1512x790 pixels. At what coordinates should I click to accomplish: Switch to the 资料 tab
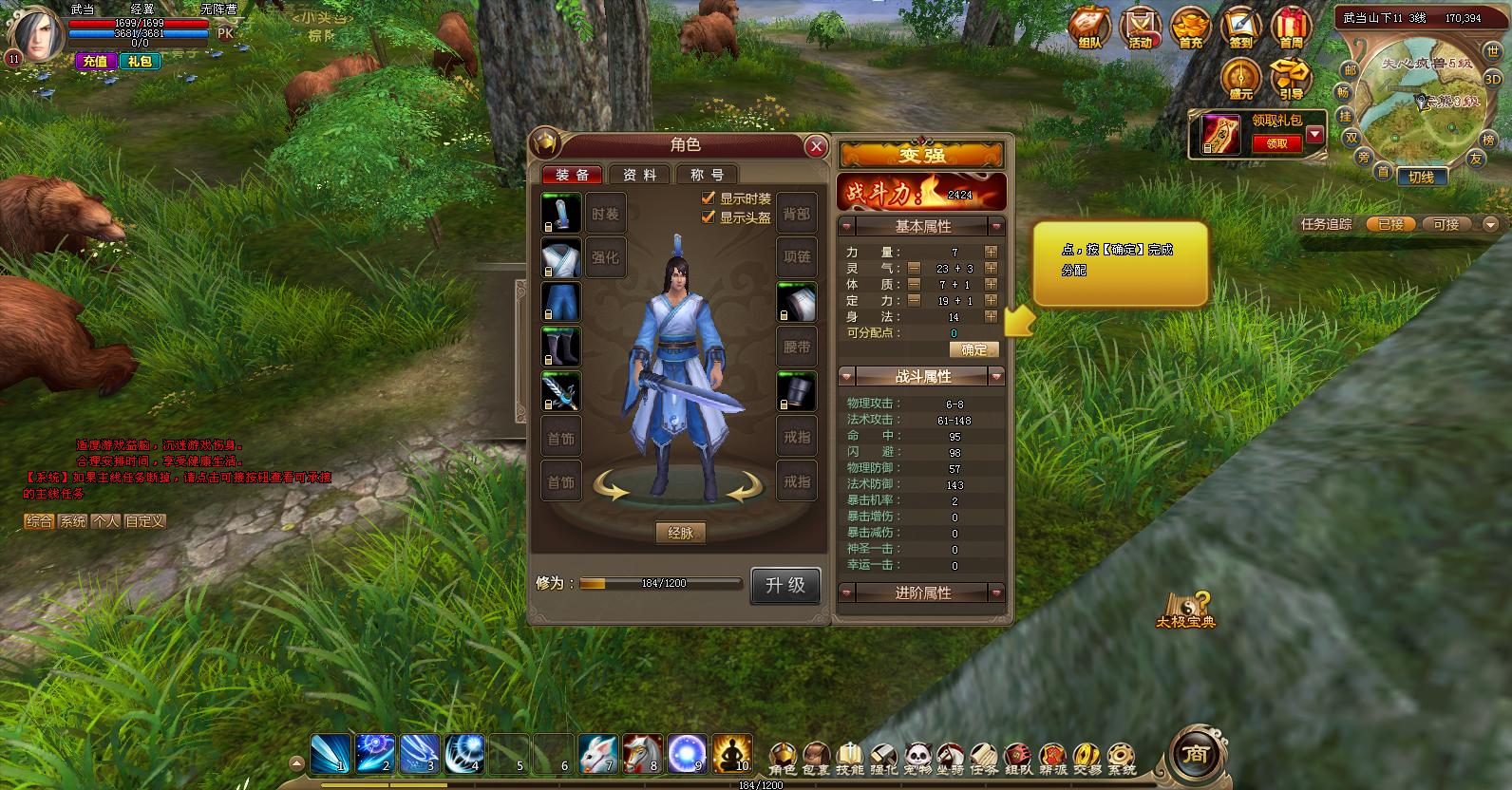[639, 175]
